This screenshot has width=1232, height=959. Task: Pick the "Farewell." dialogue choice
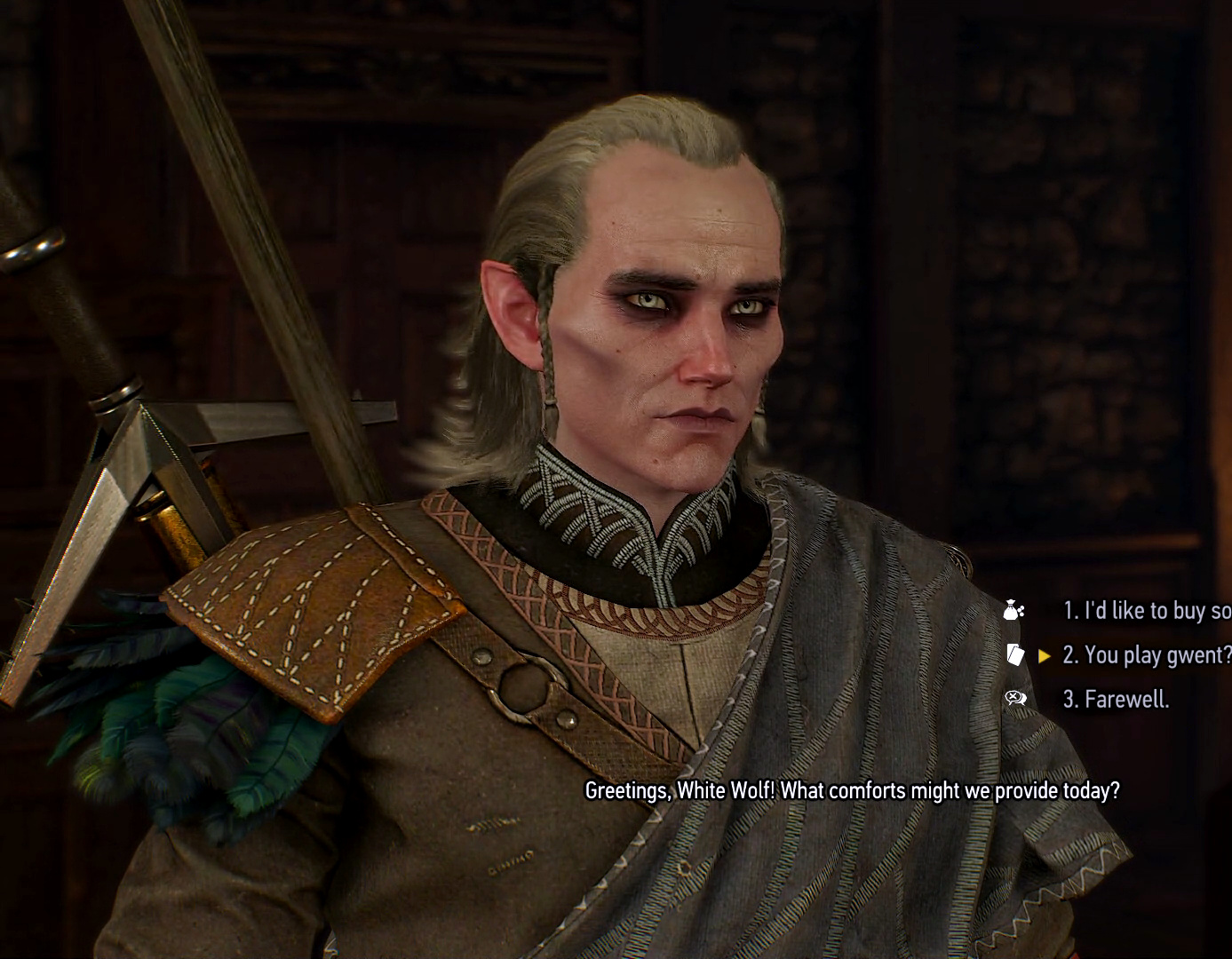1116,700
